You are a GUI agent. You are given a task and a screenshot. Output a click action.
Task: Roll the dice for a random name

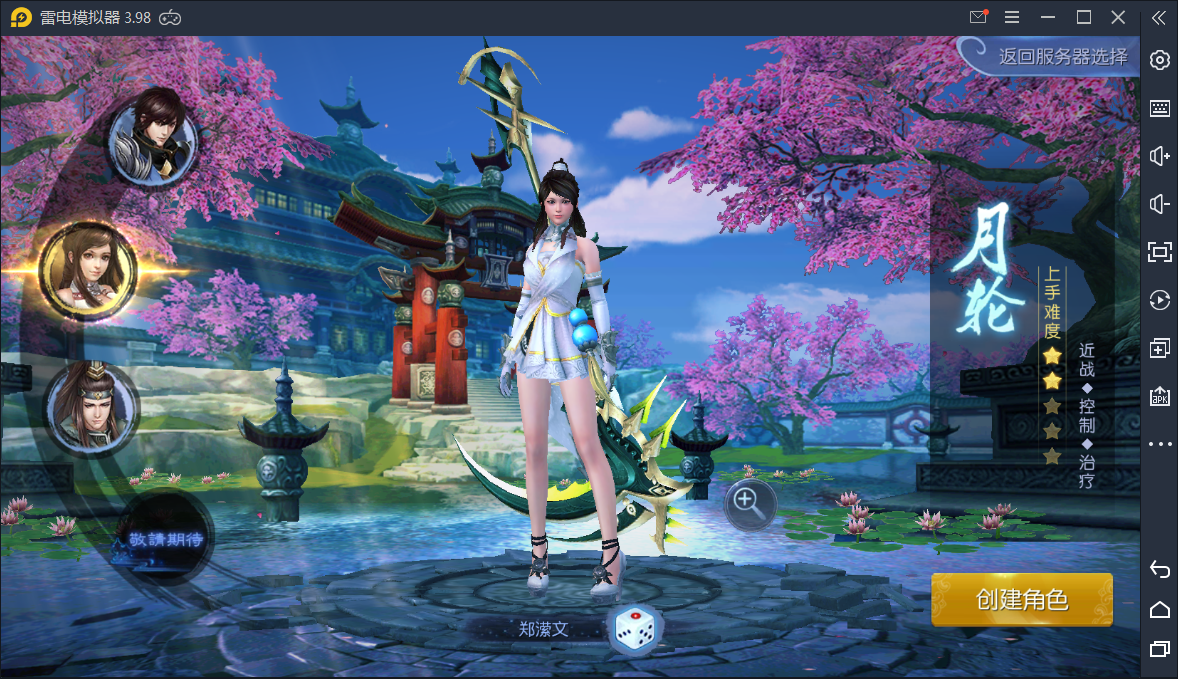coord(634,628)
